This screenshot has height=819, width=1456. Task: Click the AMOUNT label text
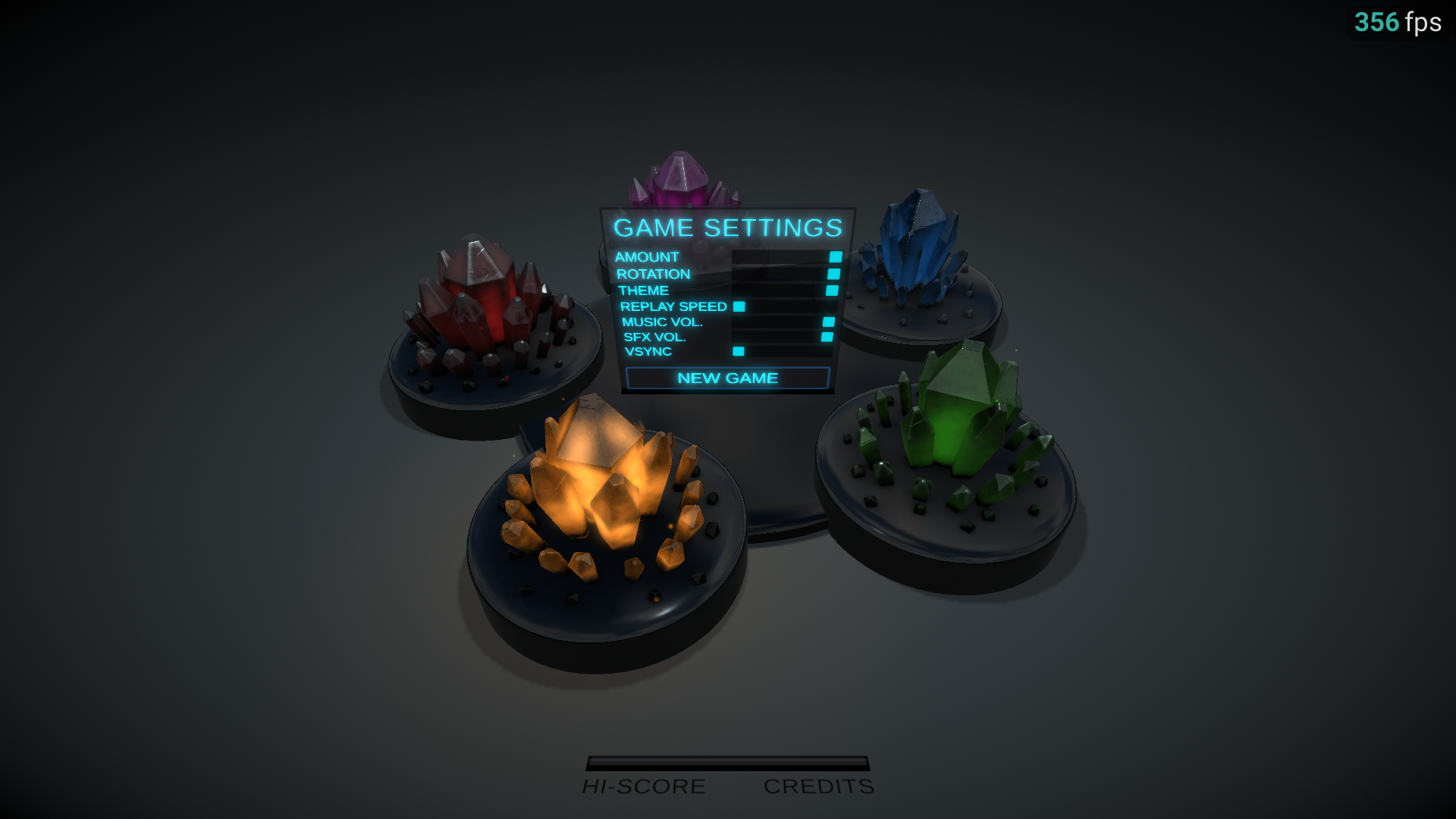pos(648,258)
